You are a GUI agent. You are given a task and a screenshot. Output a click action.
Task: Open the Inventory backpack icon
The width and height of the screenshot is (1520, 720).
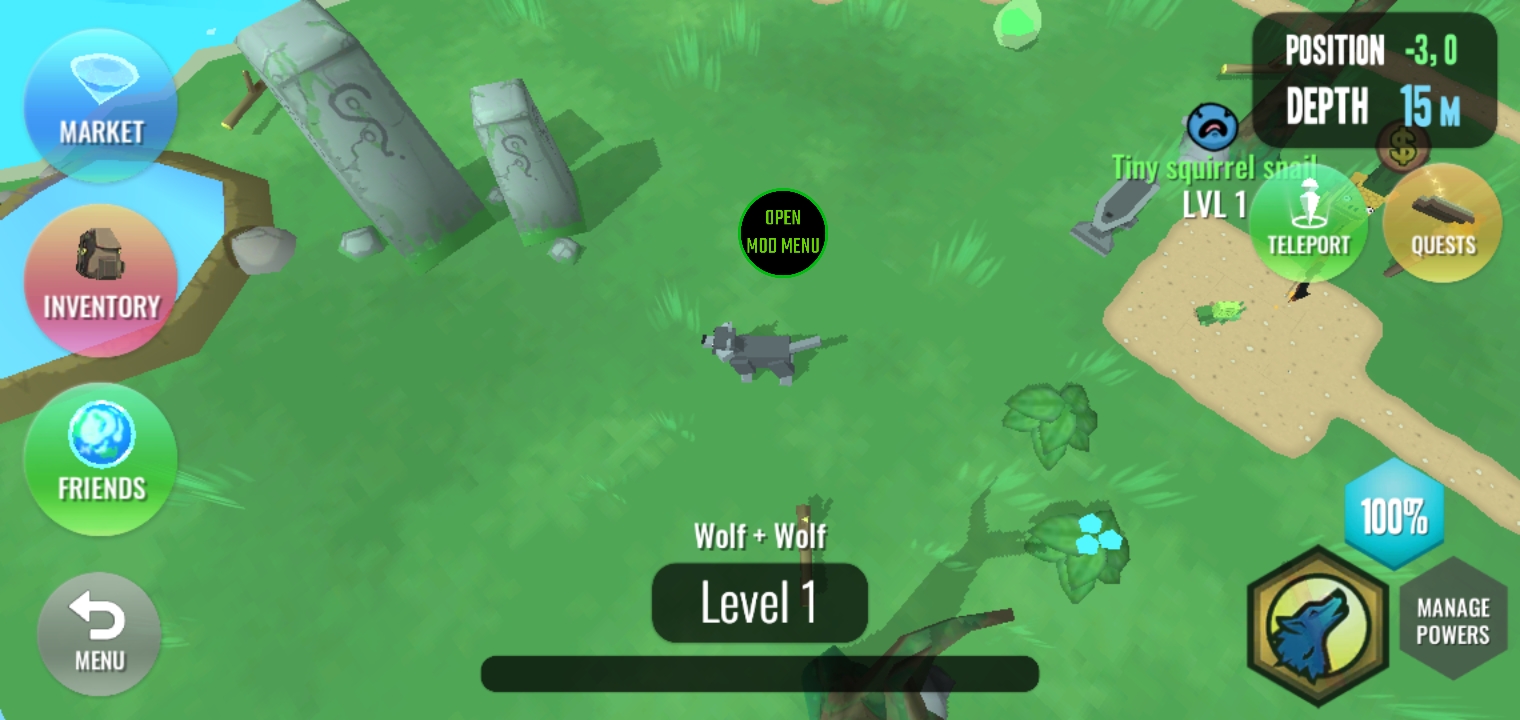point(100,280)
